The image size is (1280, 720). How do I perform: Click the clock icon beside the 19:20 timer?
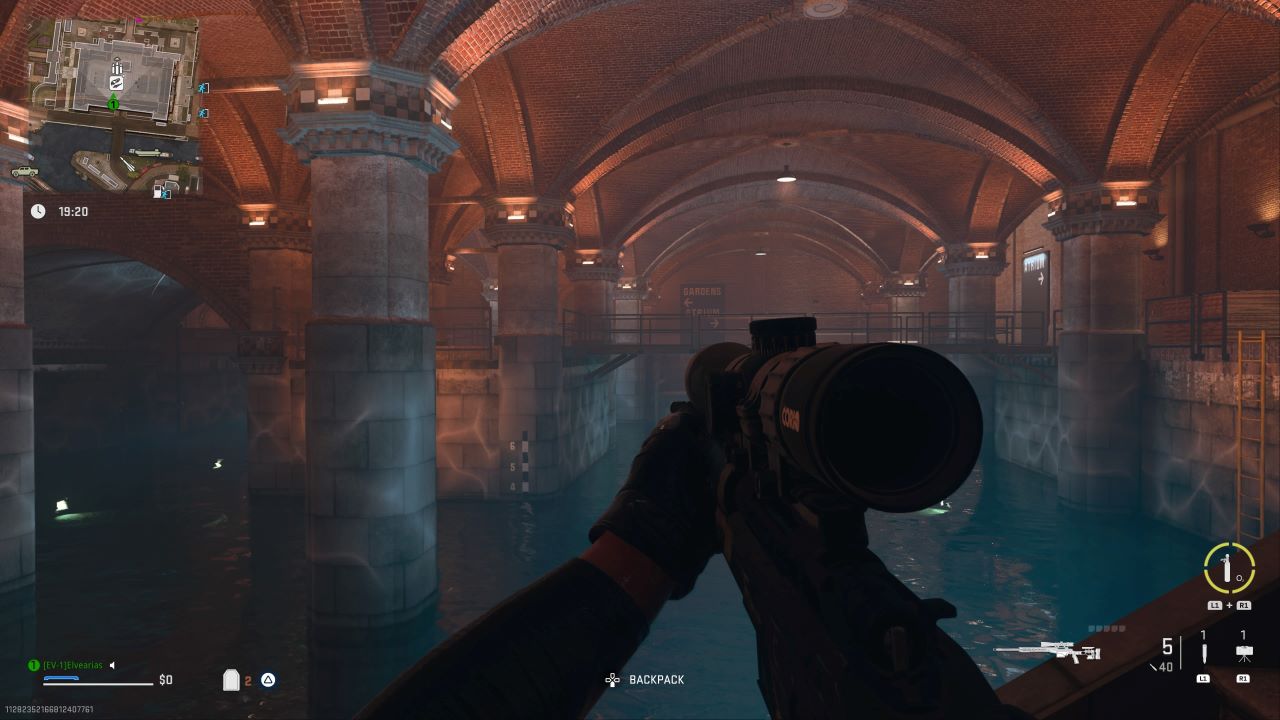[38, 211]
